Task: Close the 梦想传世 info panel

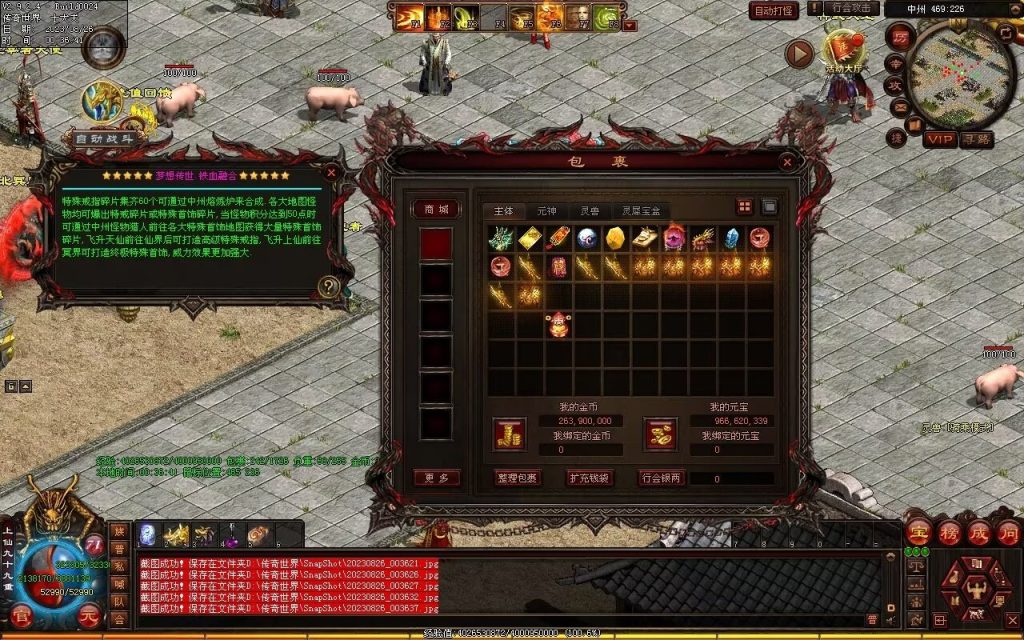Action: coord(332,173)
